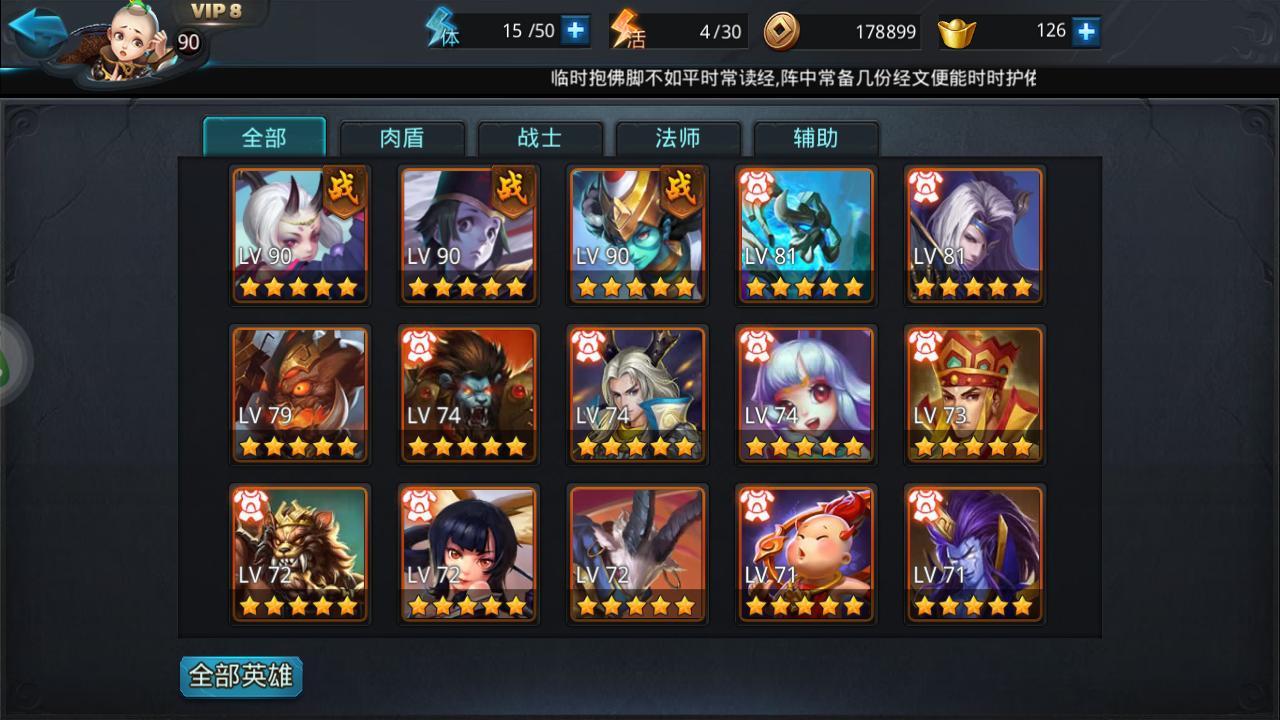Image resolution: width=1280 pixels, height=720 pixels.
Task: Add stamina with the plus button
Action: click(x=575, y=31)
